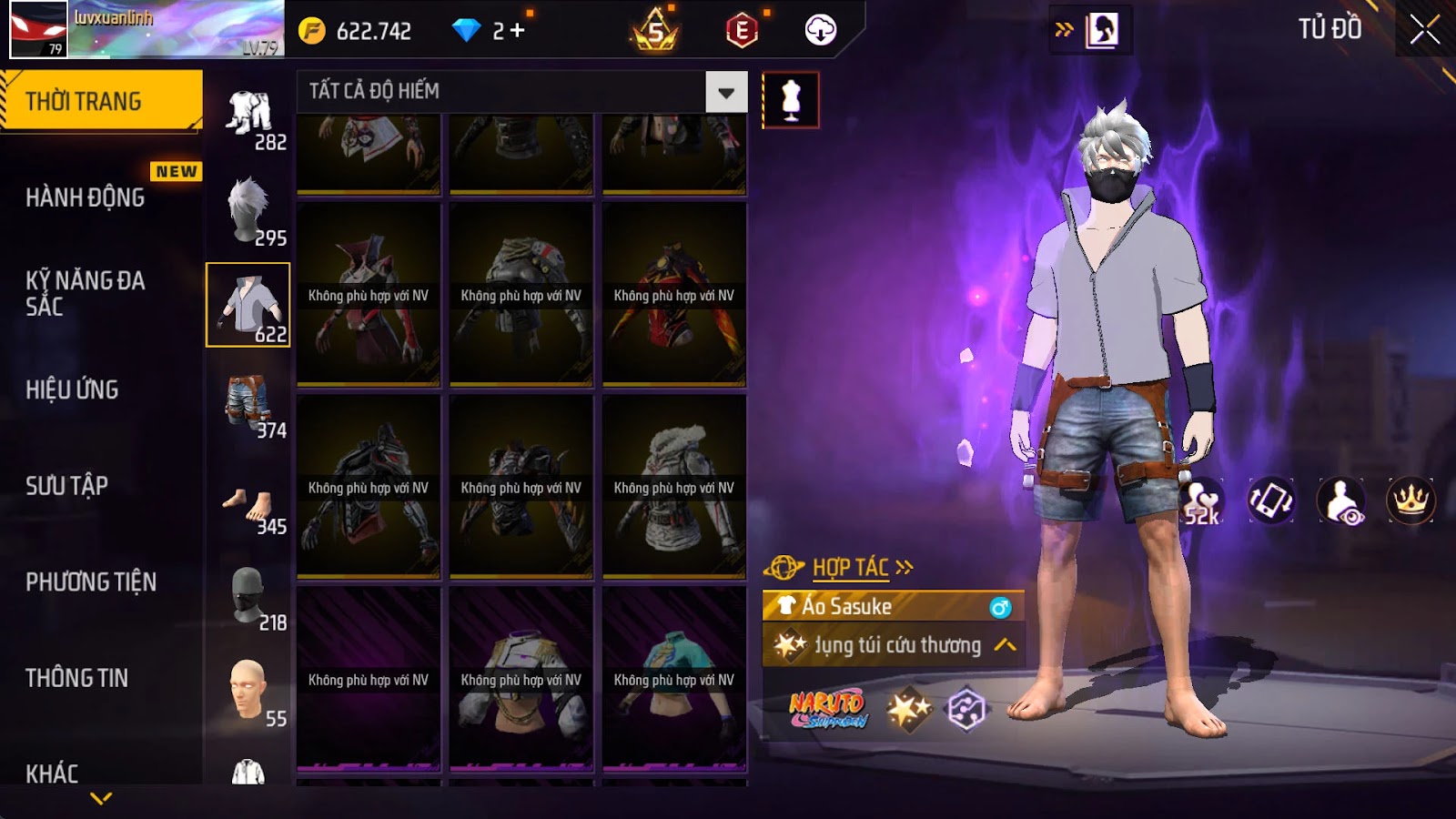1456x819 pixels.
Task: Close the wardrobe with the X button
Action: [x=1424, y=30]
